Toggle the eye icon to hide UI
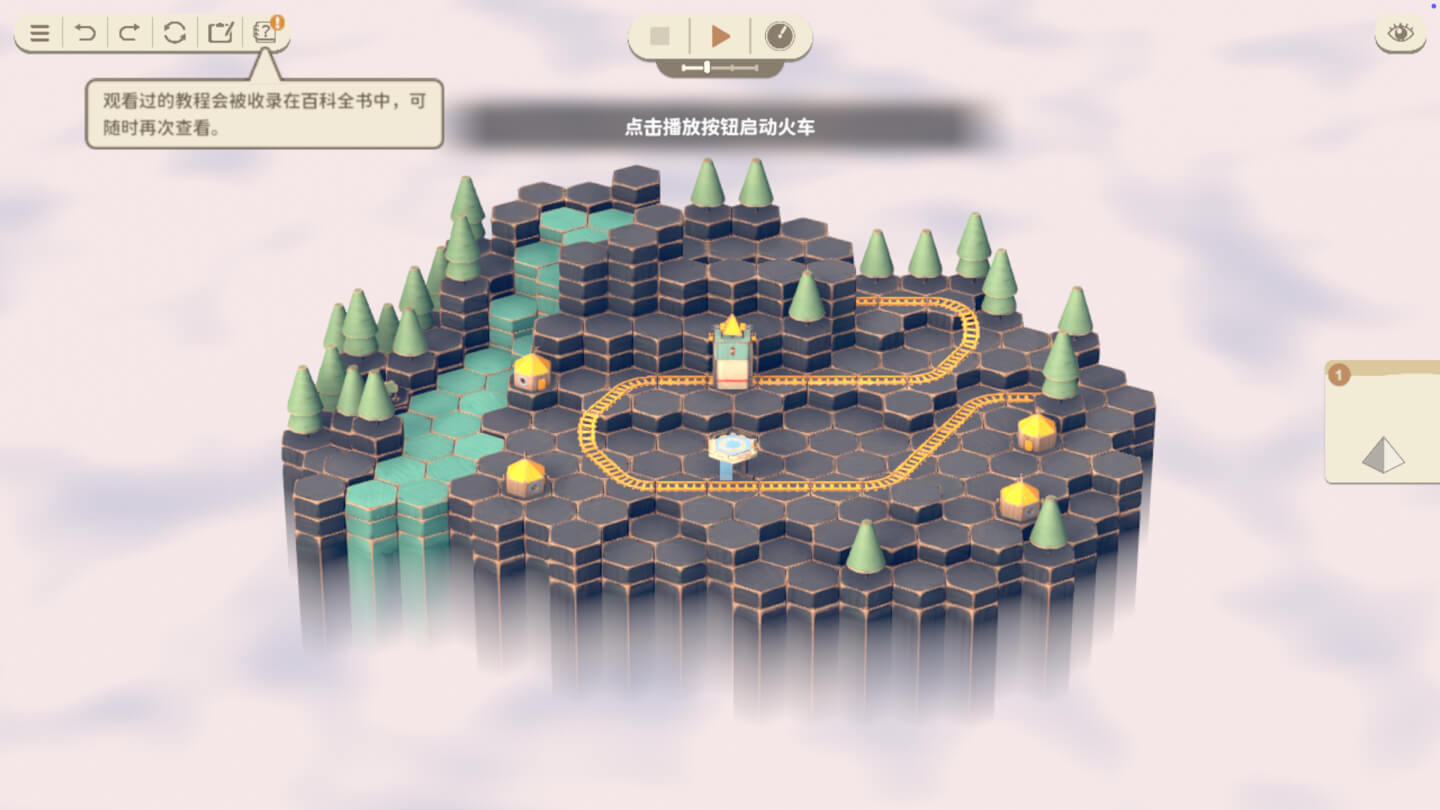The width and height of the screenshot is (1440, 810). (1398, 32)
